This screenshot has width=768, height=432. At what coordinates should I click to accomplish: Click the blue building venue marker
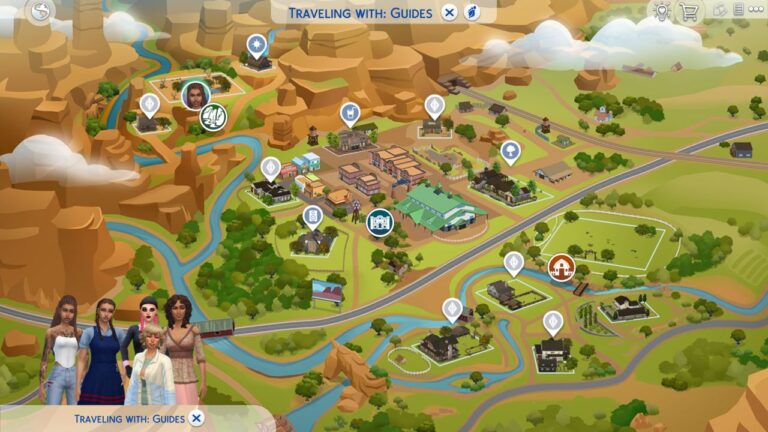point(379,220)
